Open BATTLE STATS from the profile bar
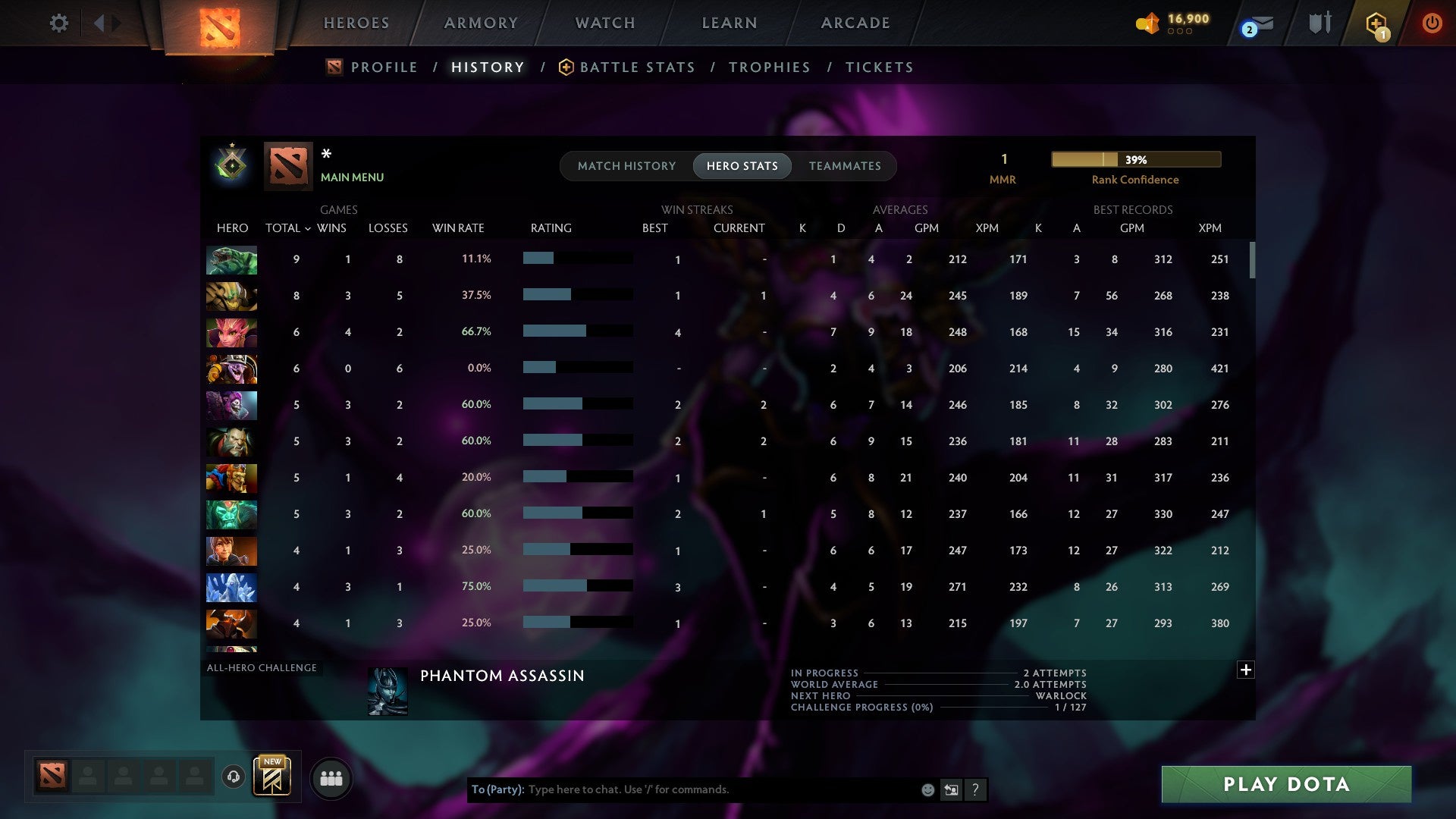Screen dimensions: 1456x819 point(637,67)
